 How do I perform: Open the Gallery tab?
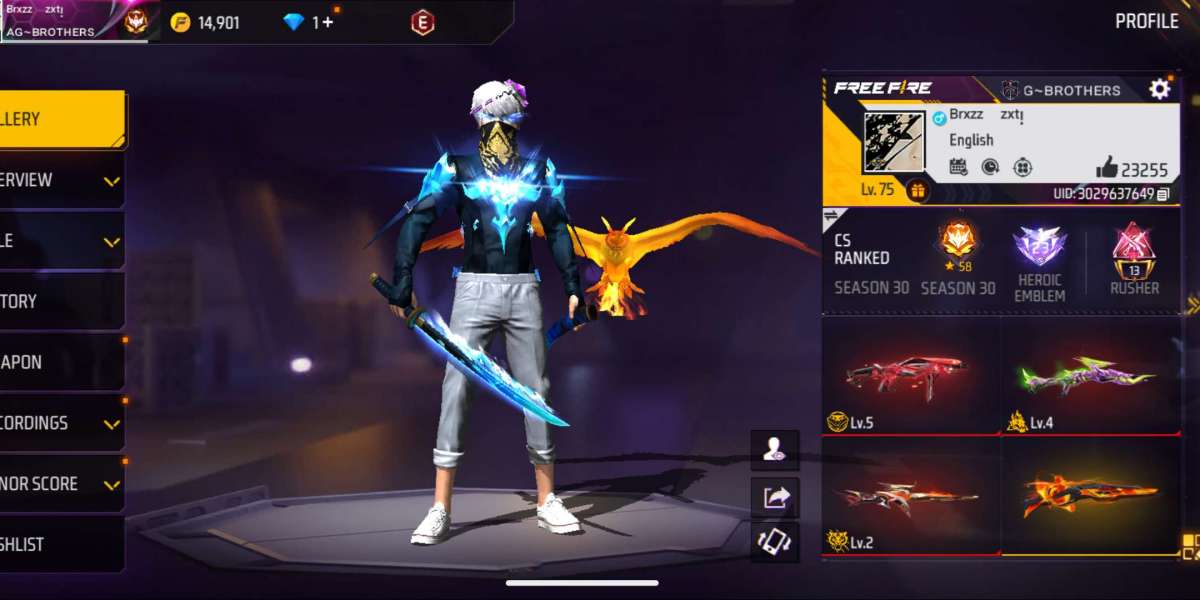click(60, 119)
